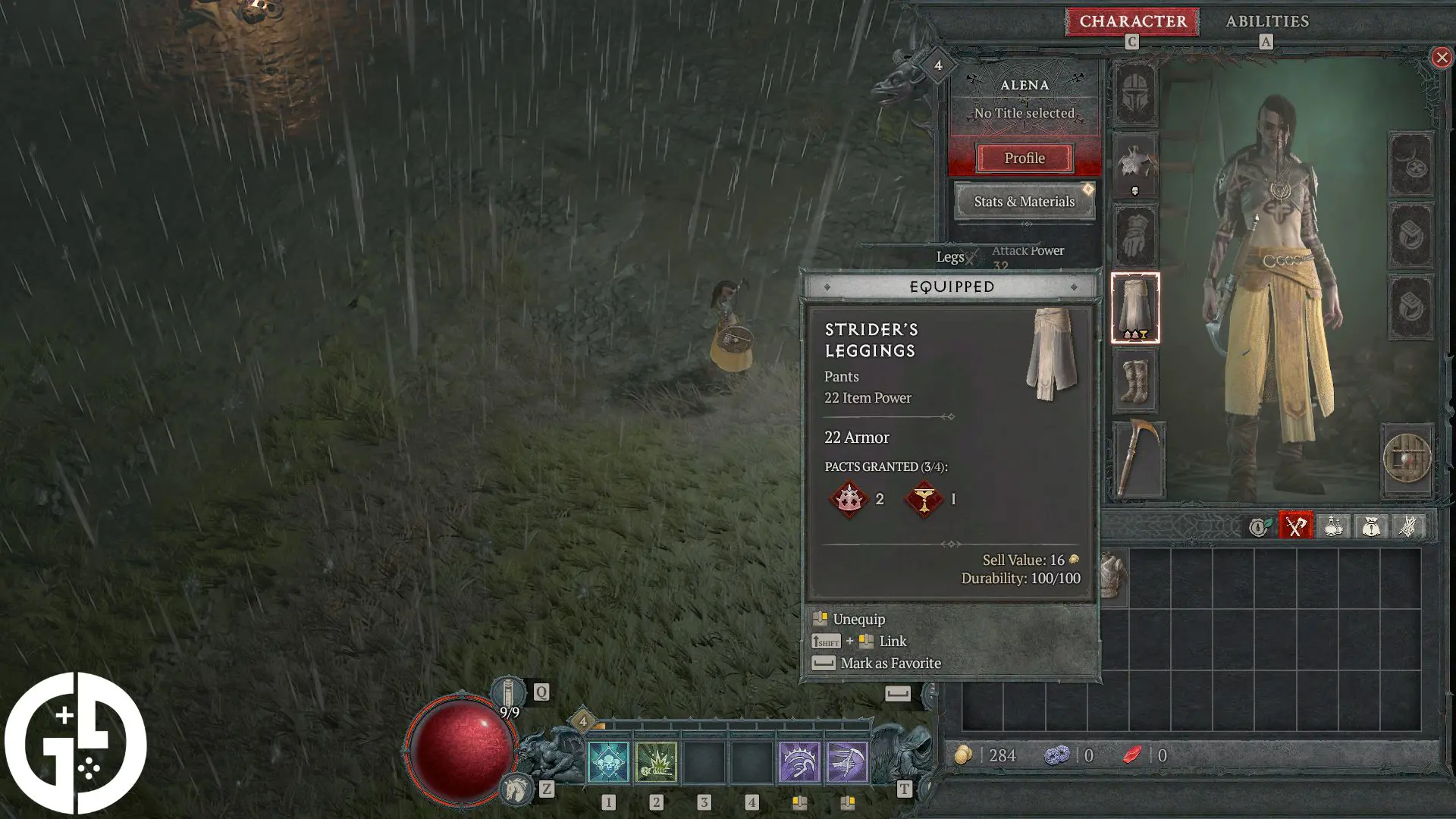Click the helmet equipment slot
This screenshot has height=819, width=1456.
click(x=1135, y=91)
